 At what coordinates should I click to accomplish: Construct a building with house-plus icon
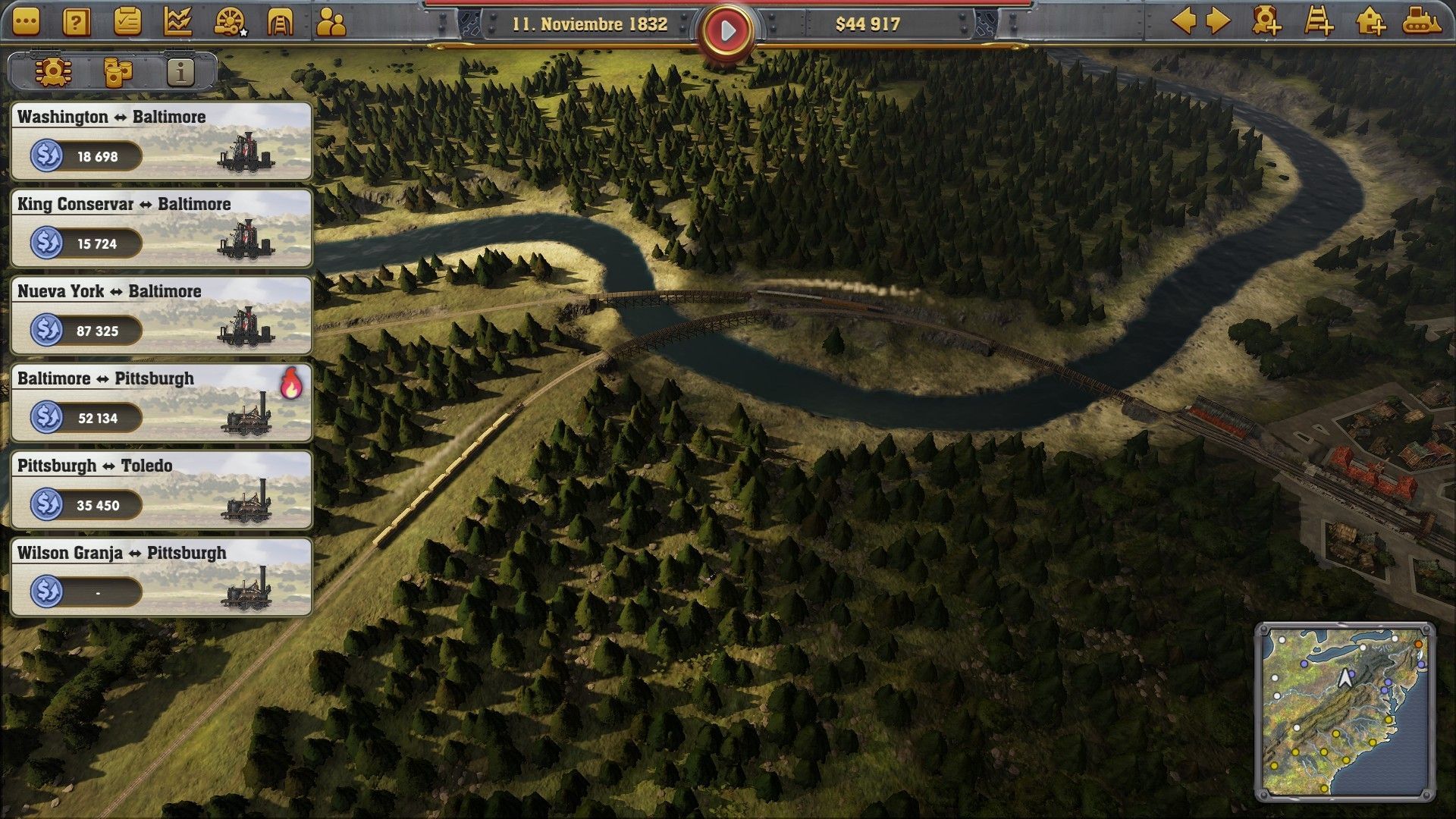(x=1370, y=21)
